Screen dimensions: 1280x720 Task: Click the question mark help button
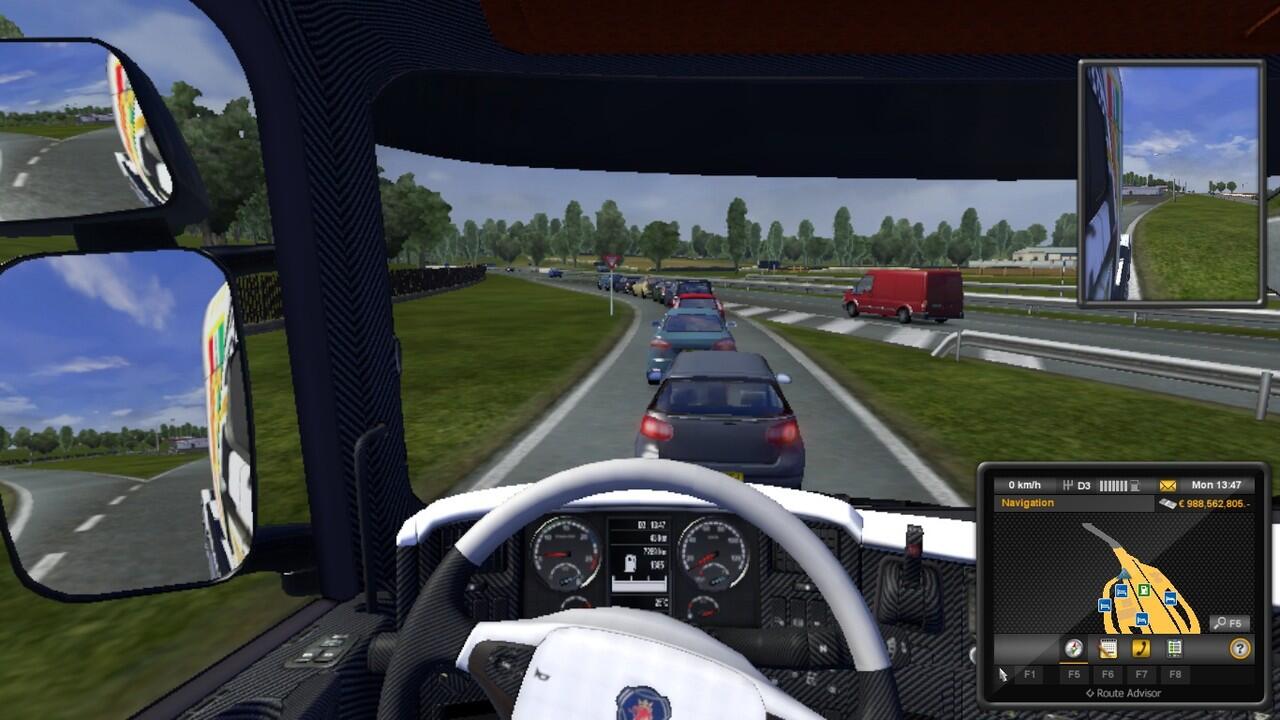click(1240, 648)
